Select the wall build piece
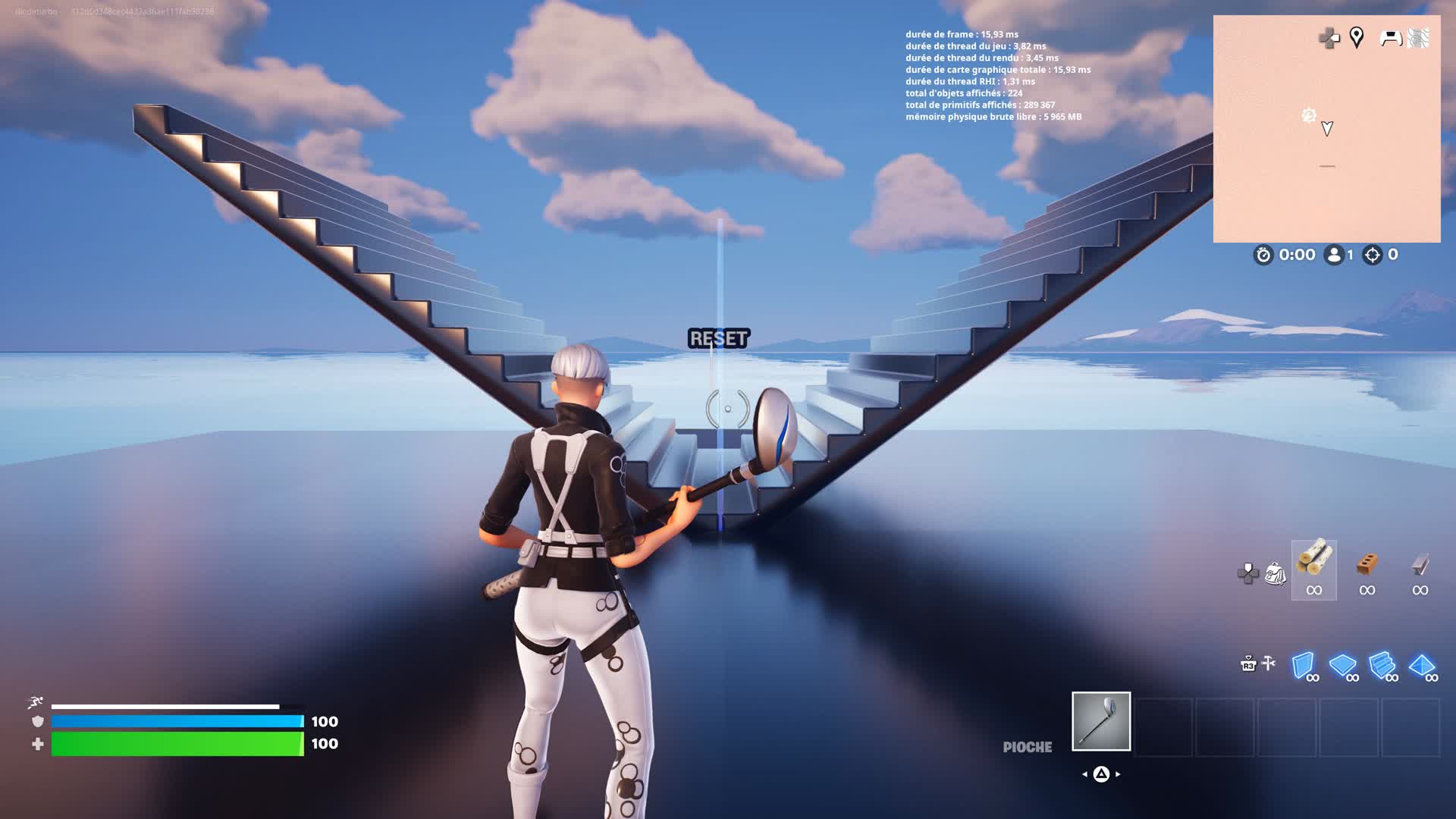 tap(1304, 666)
